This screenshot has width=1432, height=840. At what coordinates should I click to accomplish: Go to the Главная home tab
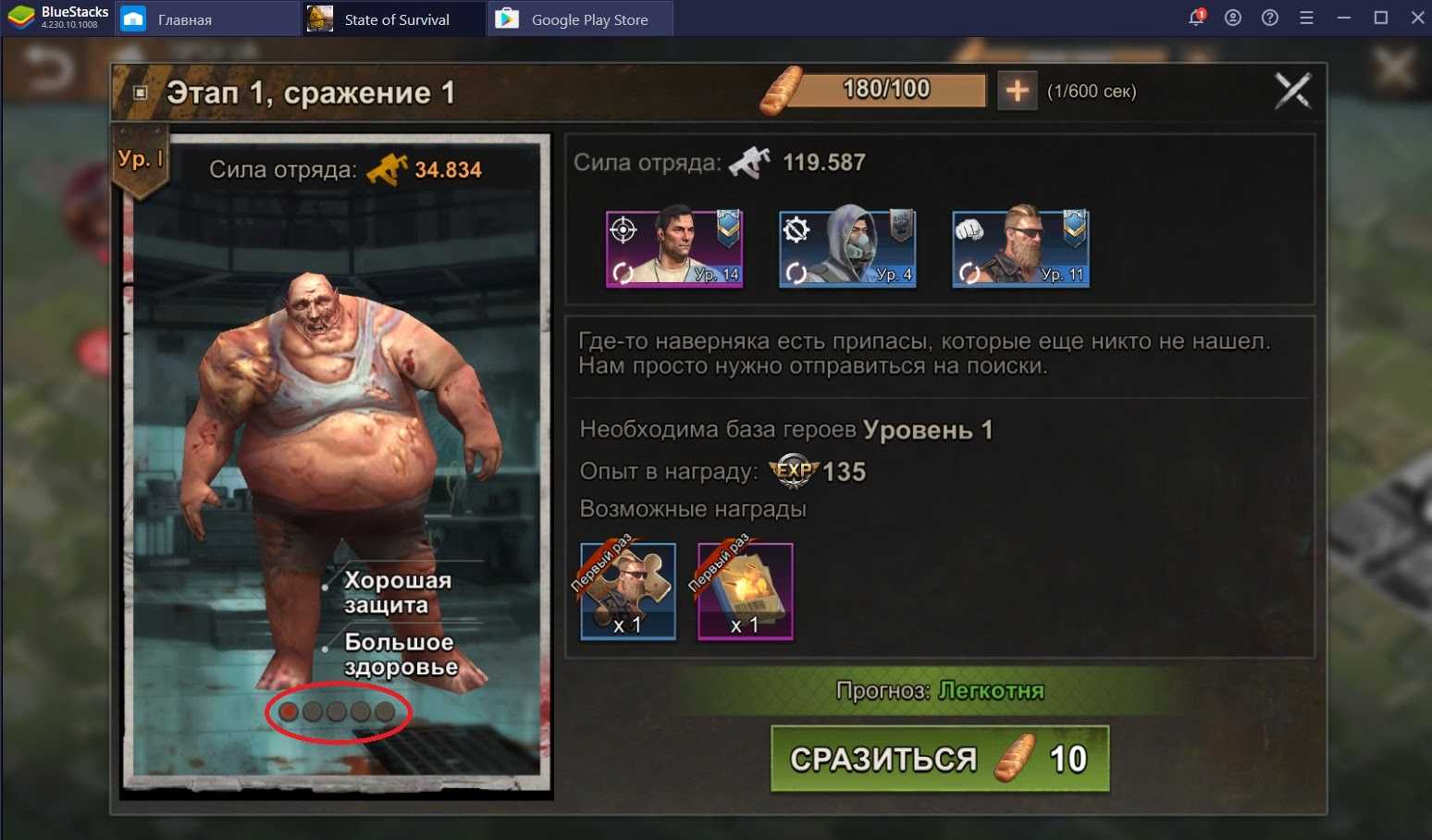184,19
